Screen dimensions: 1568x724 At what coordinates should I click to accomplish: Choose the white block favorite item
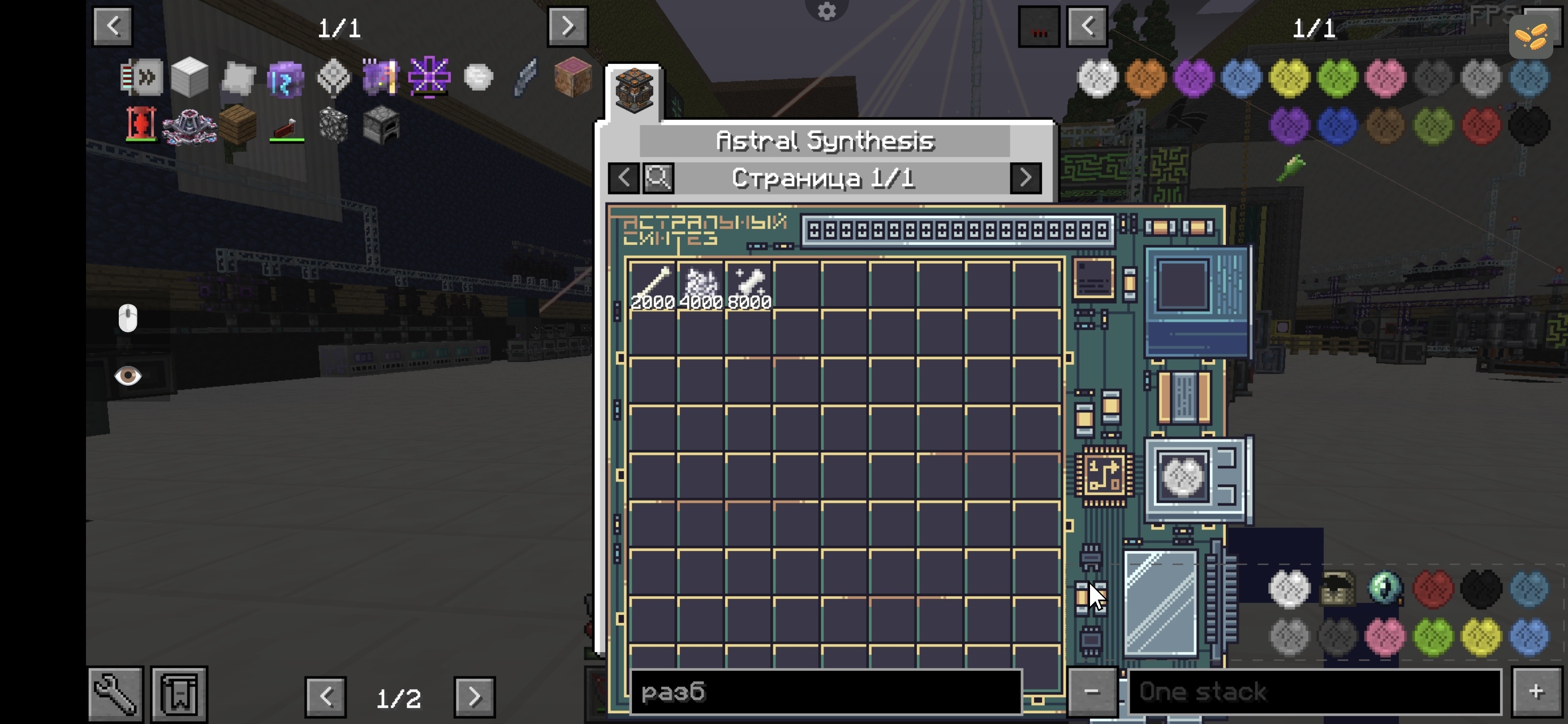coord(189,77)
